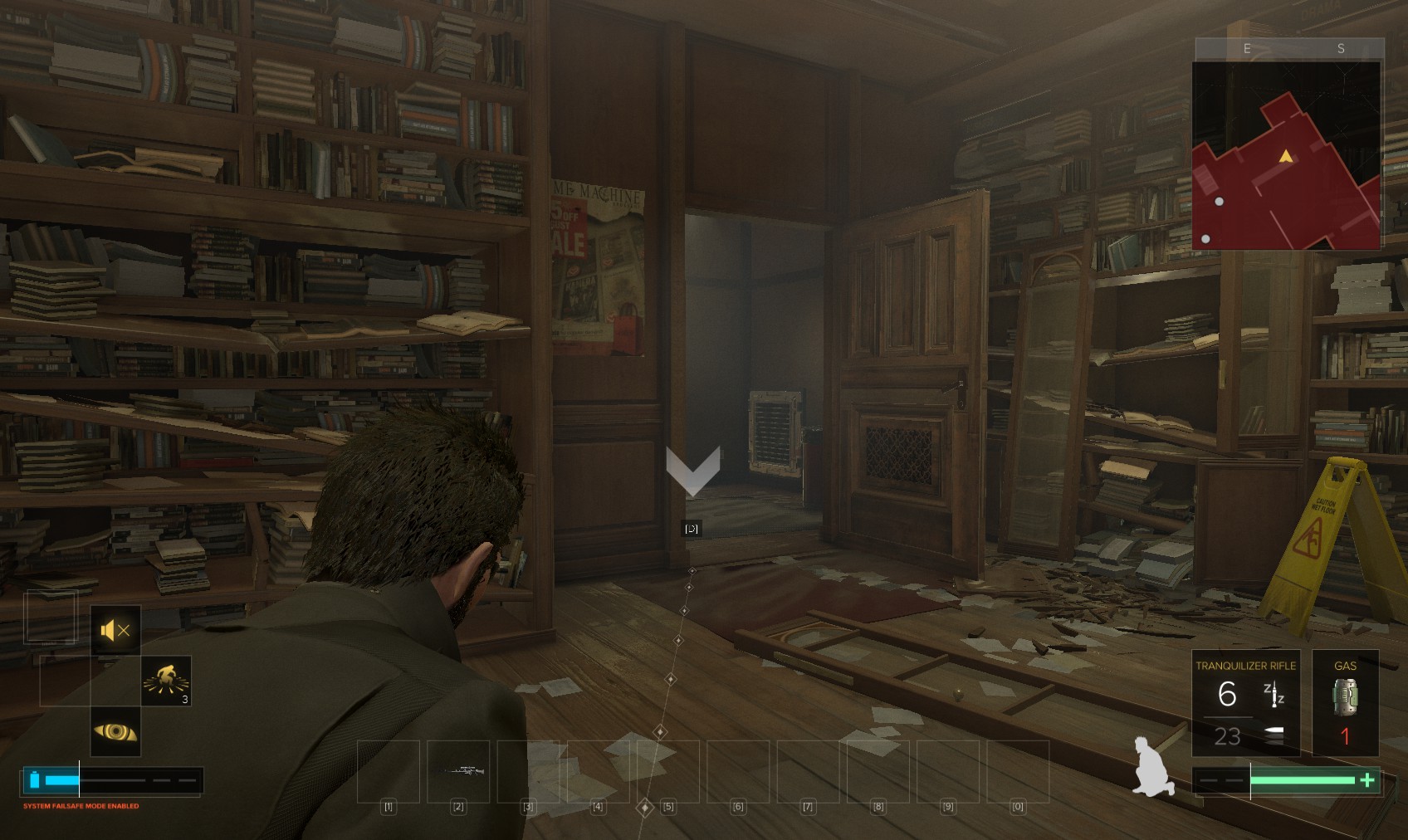Click the downward chevron objective marker
This screenshot has width=1408, height=840.
pyautogui.click(x=692, y=471)
